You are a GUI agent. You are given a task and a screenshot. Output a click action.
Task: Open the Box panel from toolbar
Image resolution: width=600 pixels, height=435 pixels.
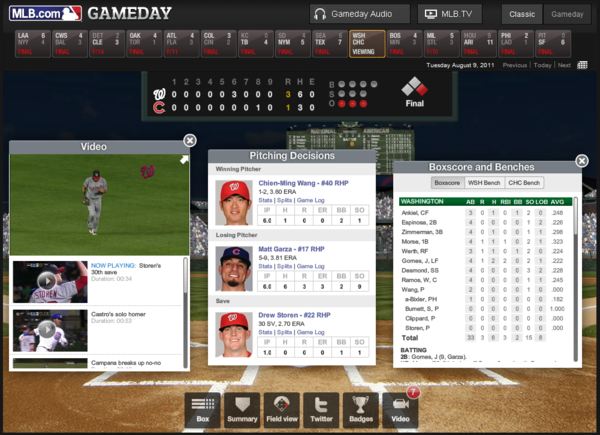pyautogui.click(x=203, y=408)
